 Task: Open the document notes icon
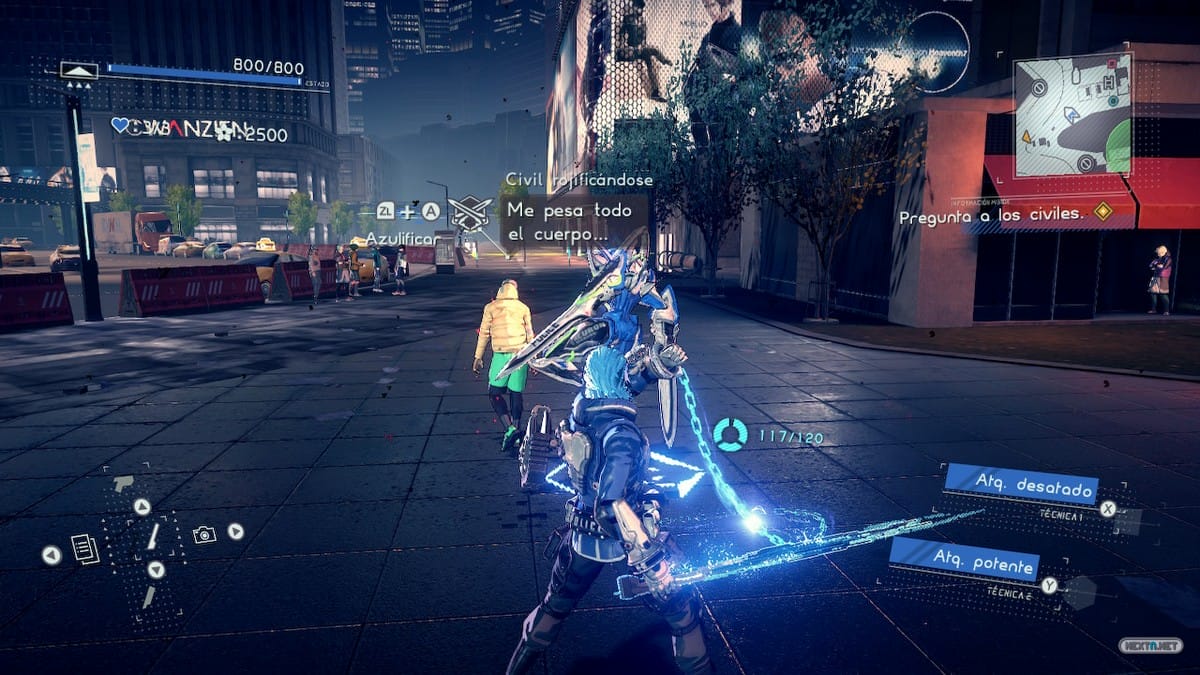tap(85, 549)
